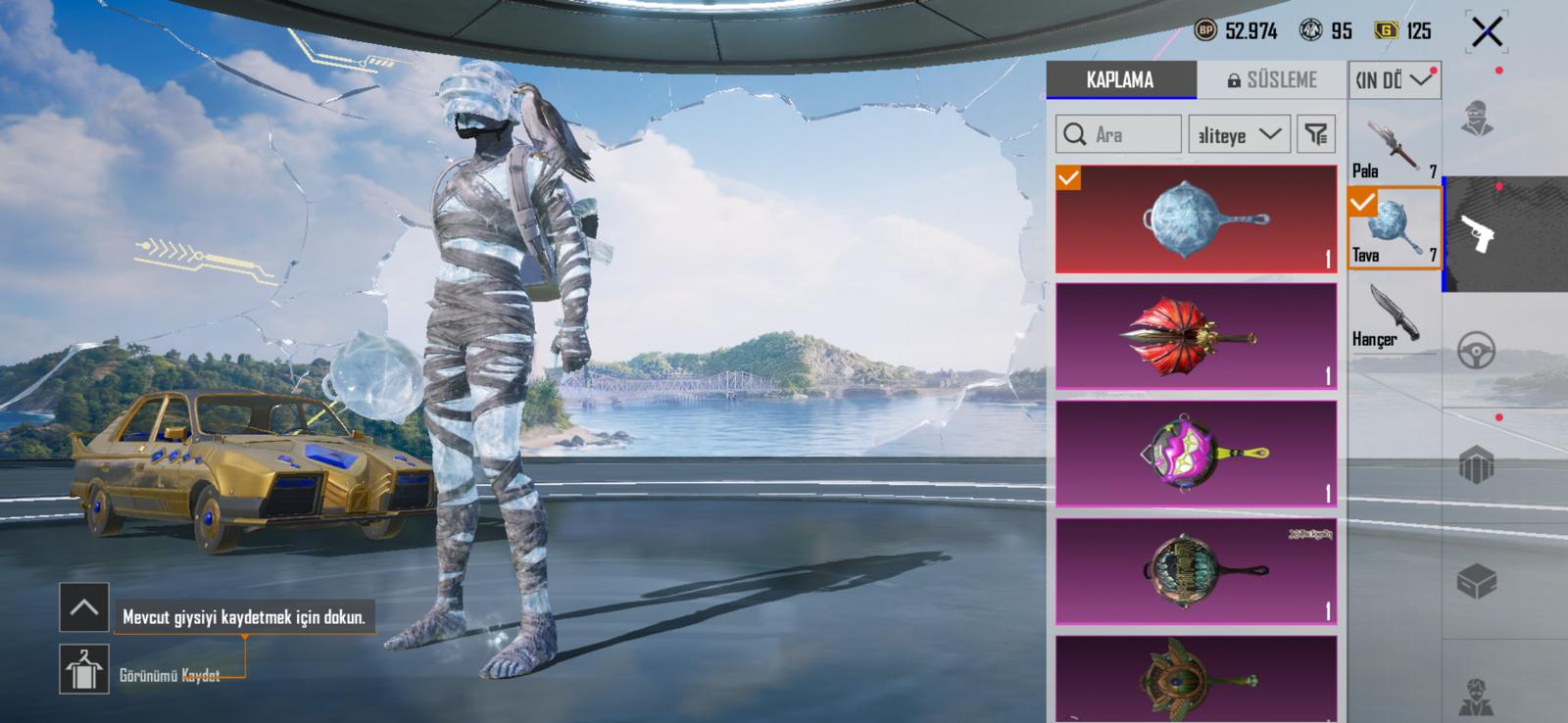Select the Hançer dagger category

pyautogui.click(x=1394, y=315)
